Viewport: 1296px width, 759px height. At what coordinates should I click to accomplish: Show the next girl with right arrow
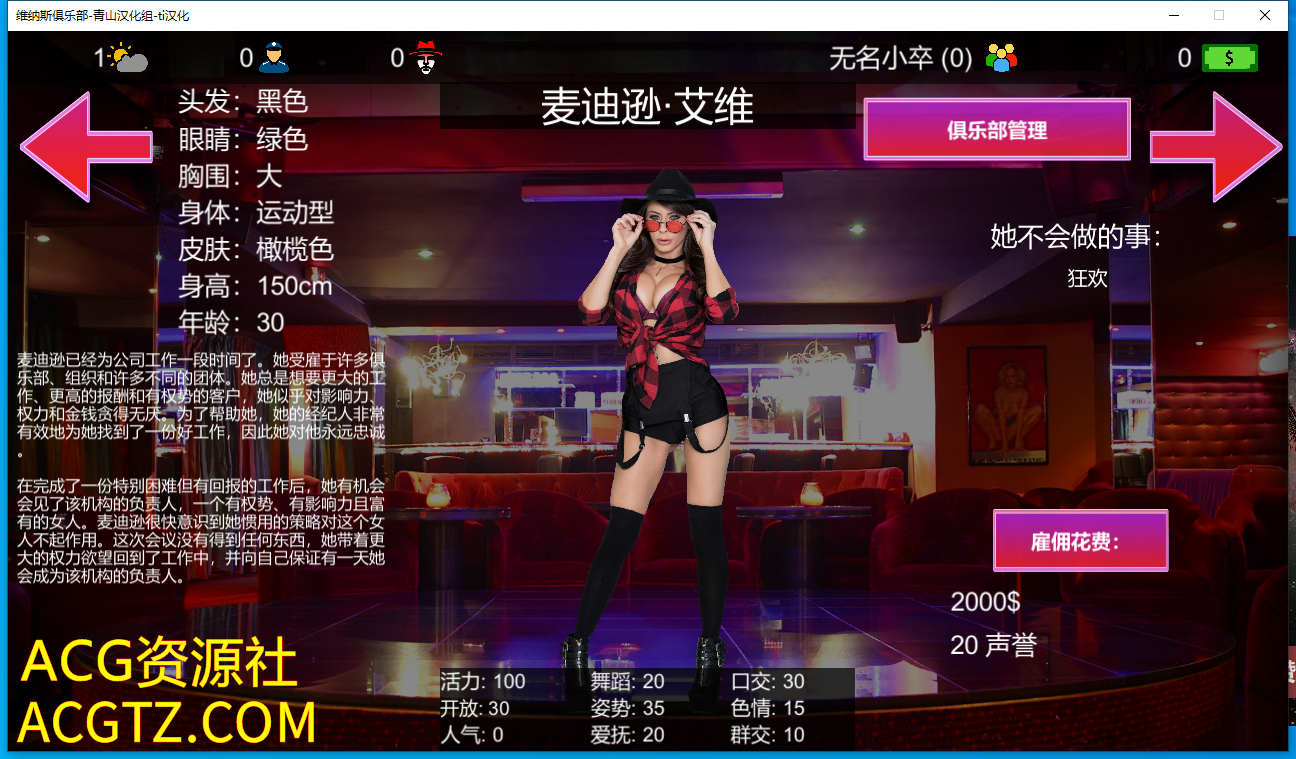pyautogui.click(x=1217, y=147)
